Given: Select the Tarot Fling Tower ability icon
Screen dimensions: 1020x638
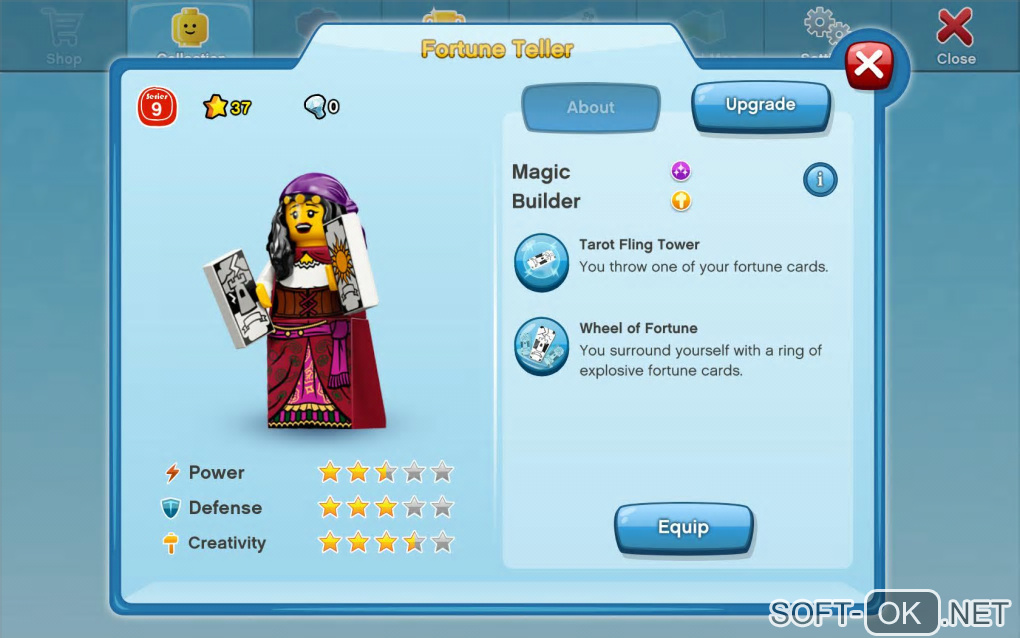Looking at the screenshot, I should (x=541, y=261).
